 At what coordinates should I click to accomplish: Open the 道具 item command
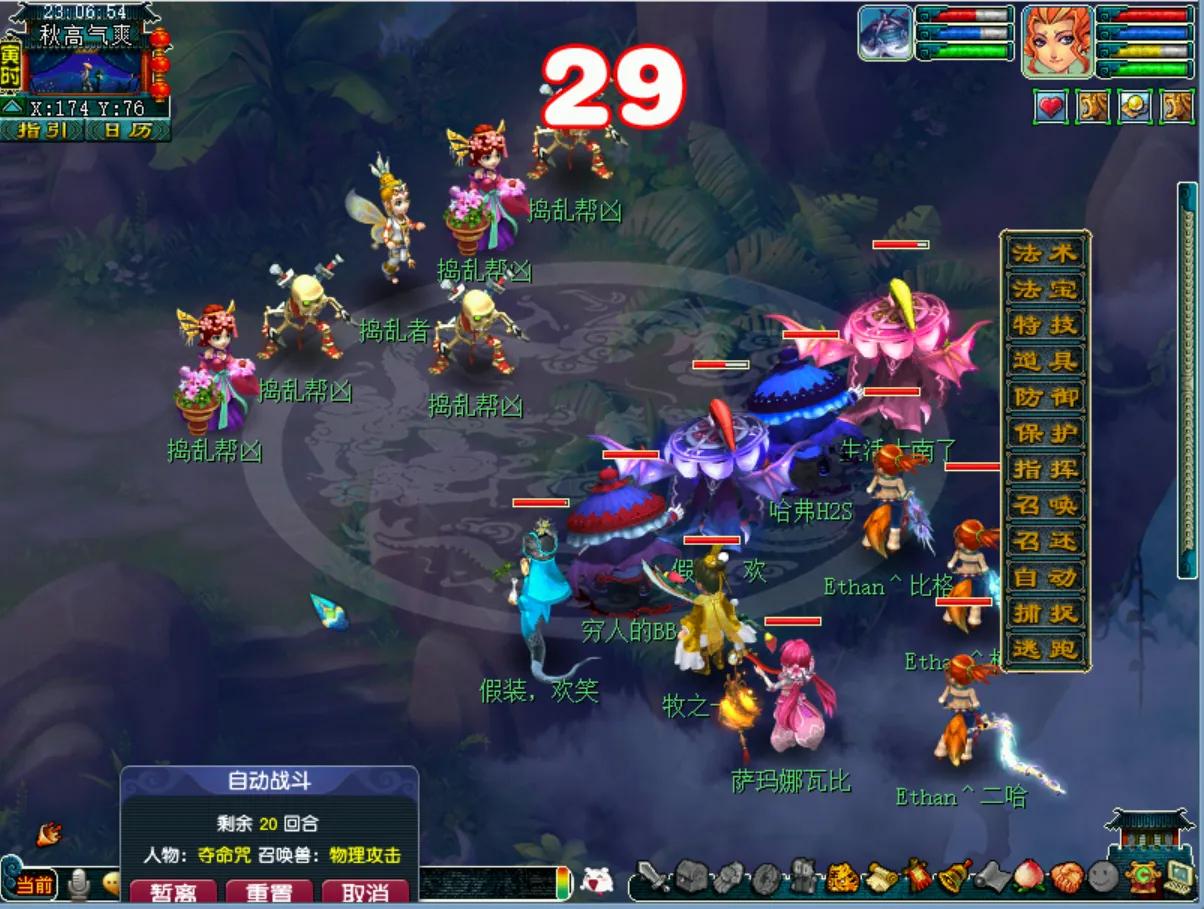(x=1045, y=360)
